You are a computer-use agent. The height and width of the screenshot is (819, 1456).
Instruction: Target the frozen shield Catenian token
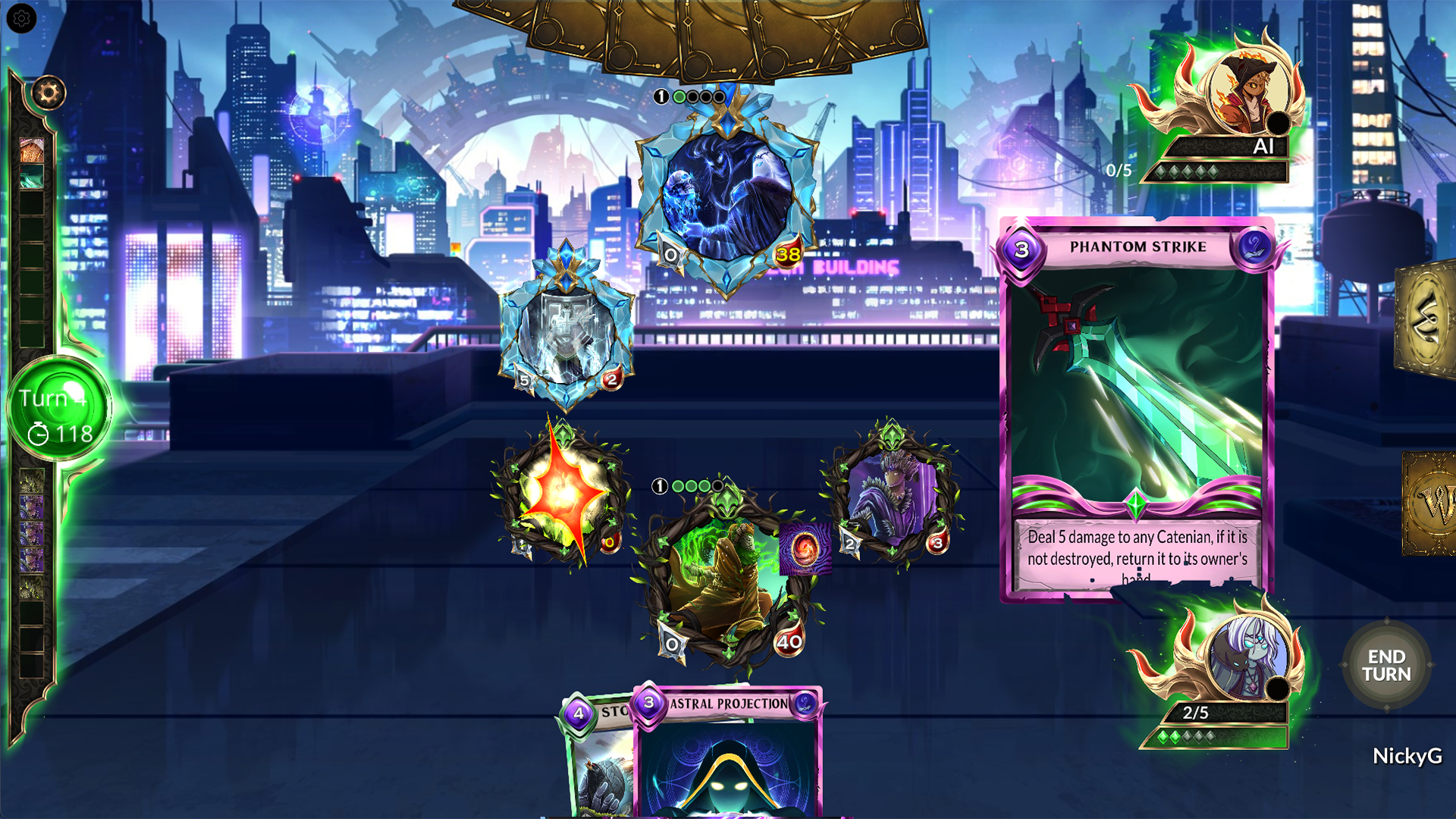pyautogui.click(x=567, y=334)
